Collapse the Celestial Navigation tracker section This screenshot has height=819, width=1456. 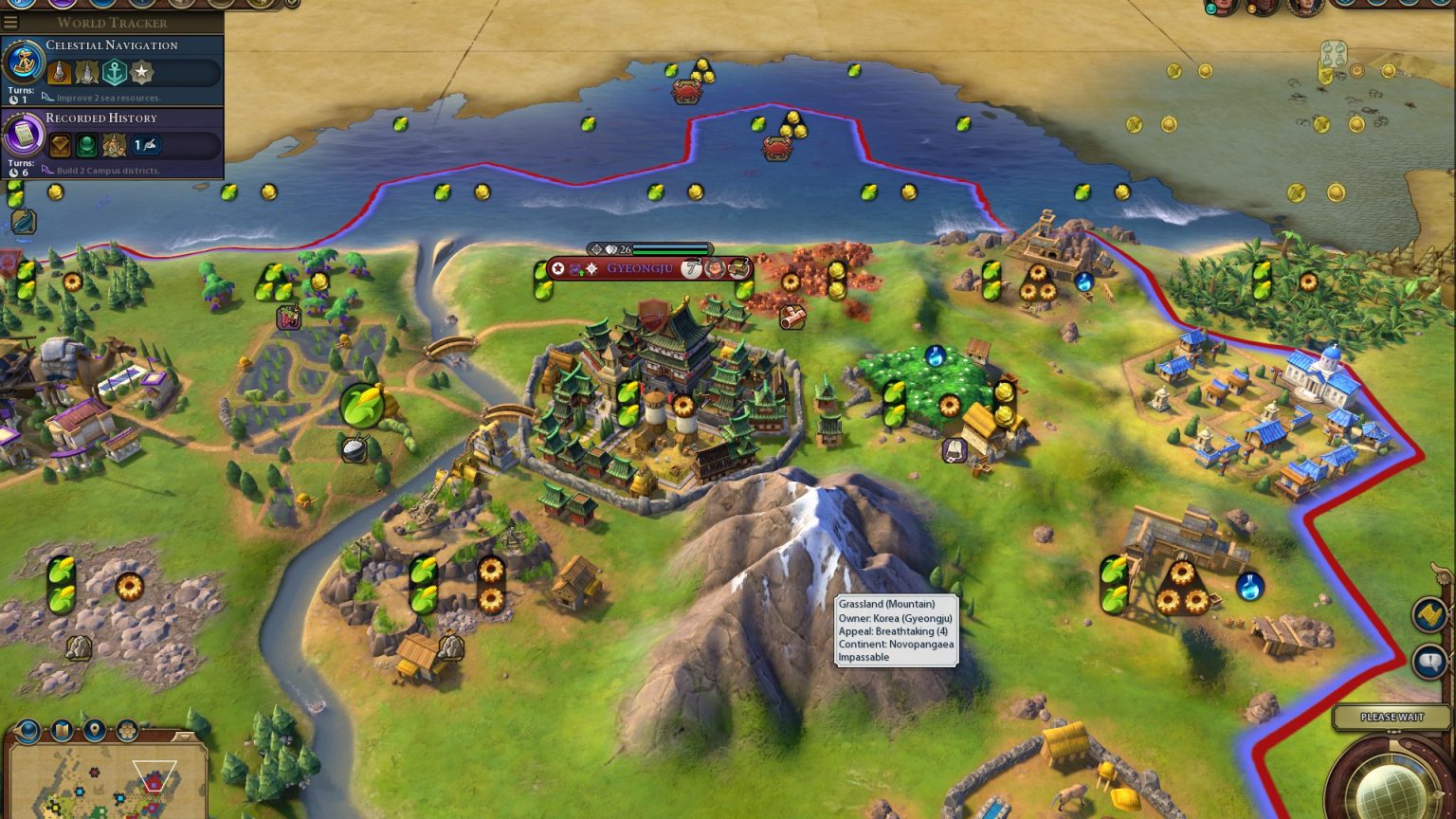click(111, 45)
